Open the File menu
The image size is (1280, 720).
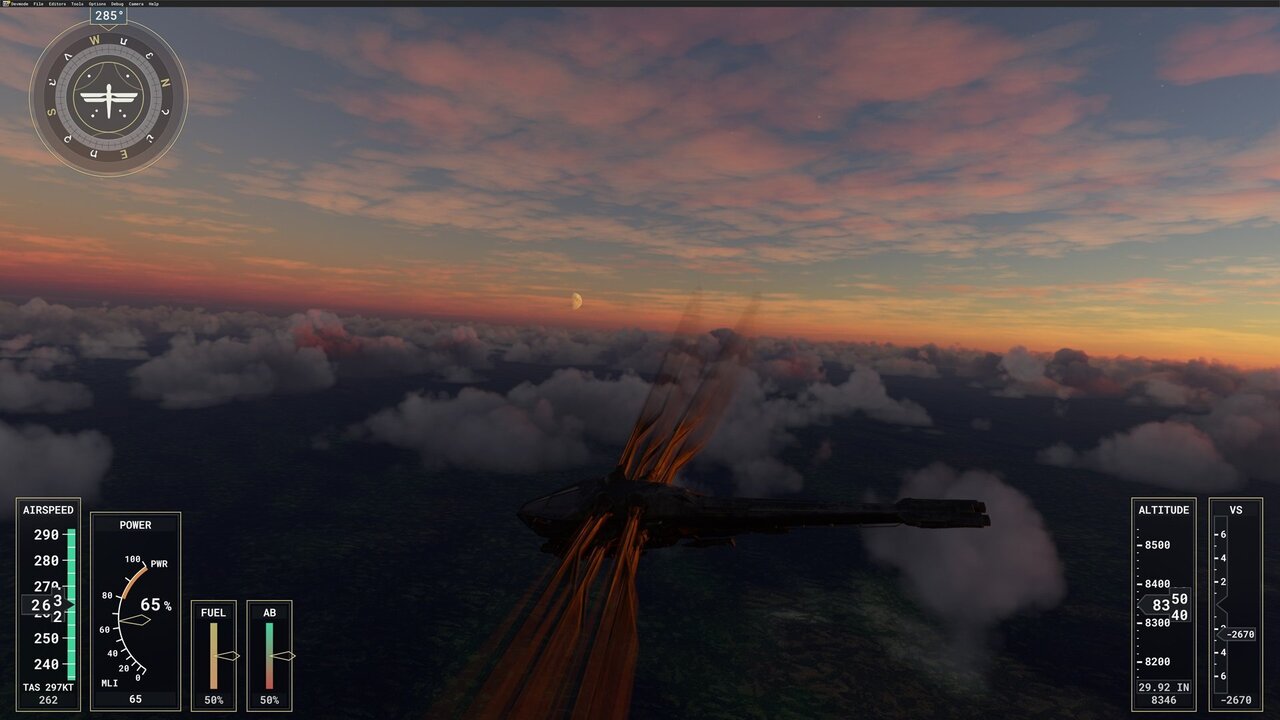[x=38, y=4]
